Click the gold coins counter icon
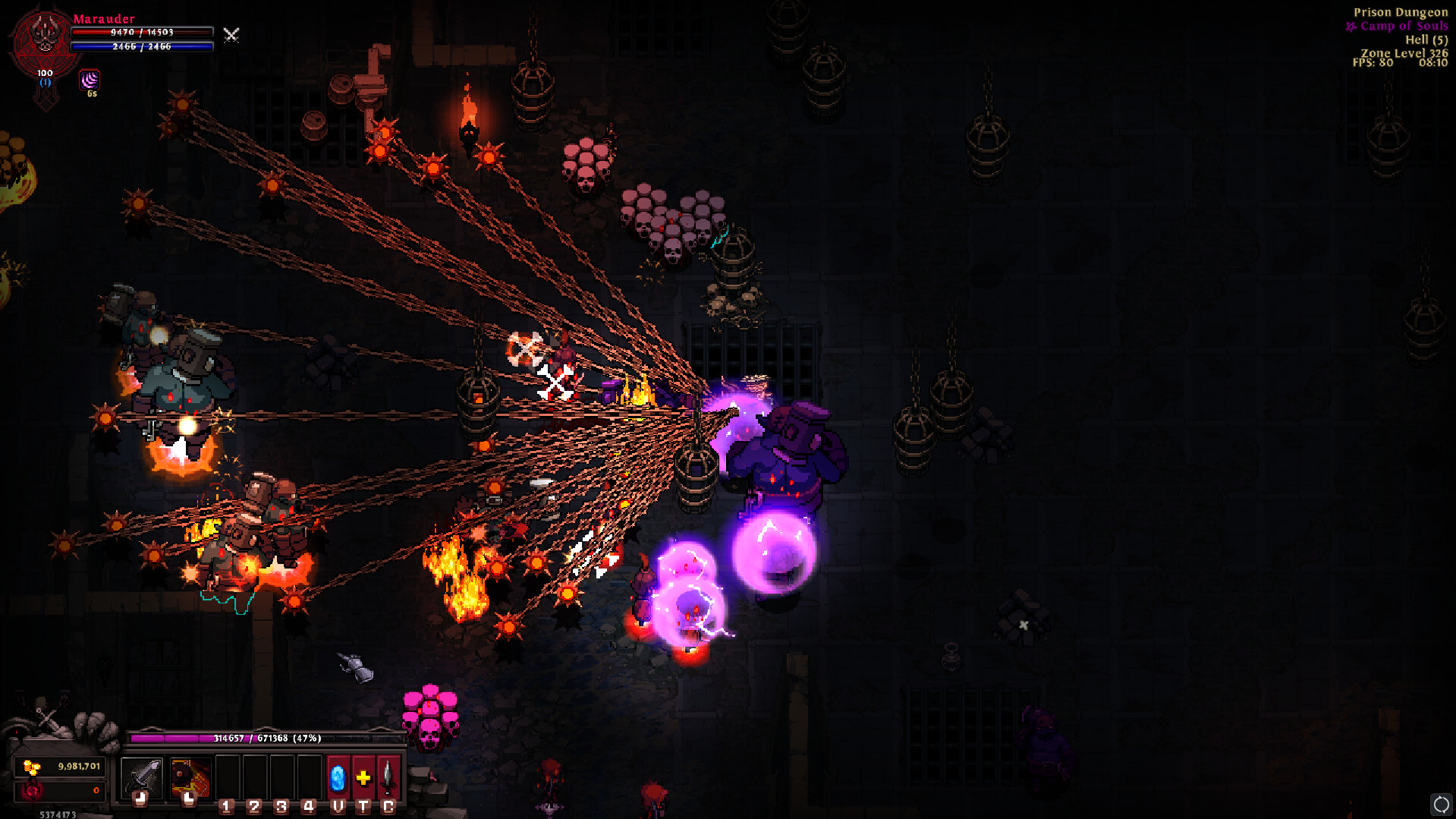 click(31, 767)
